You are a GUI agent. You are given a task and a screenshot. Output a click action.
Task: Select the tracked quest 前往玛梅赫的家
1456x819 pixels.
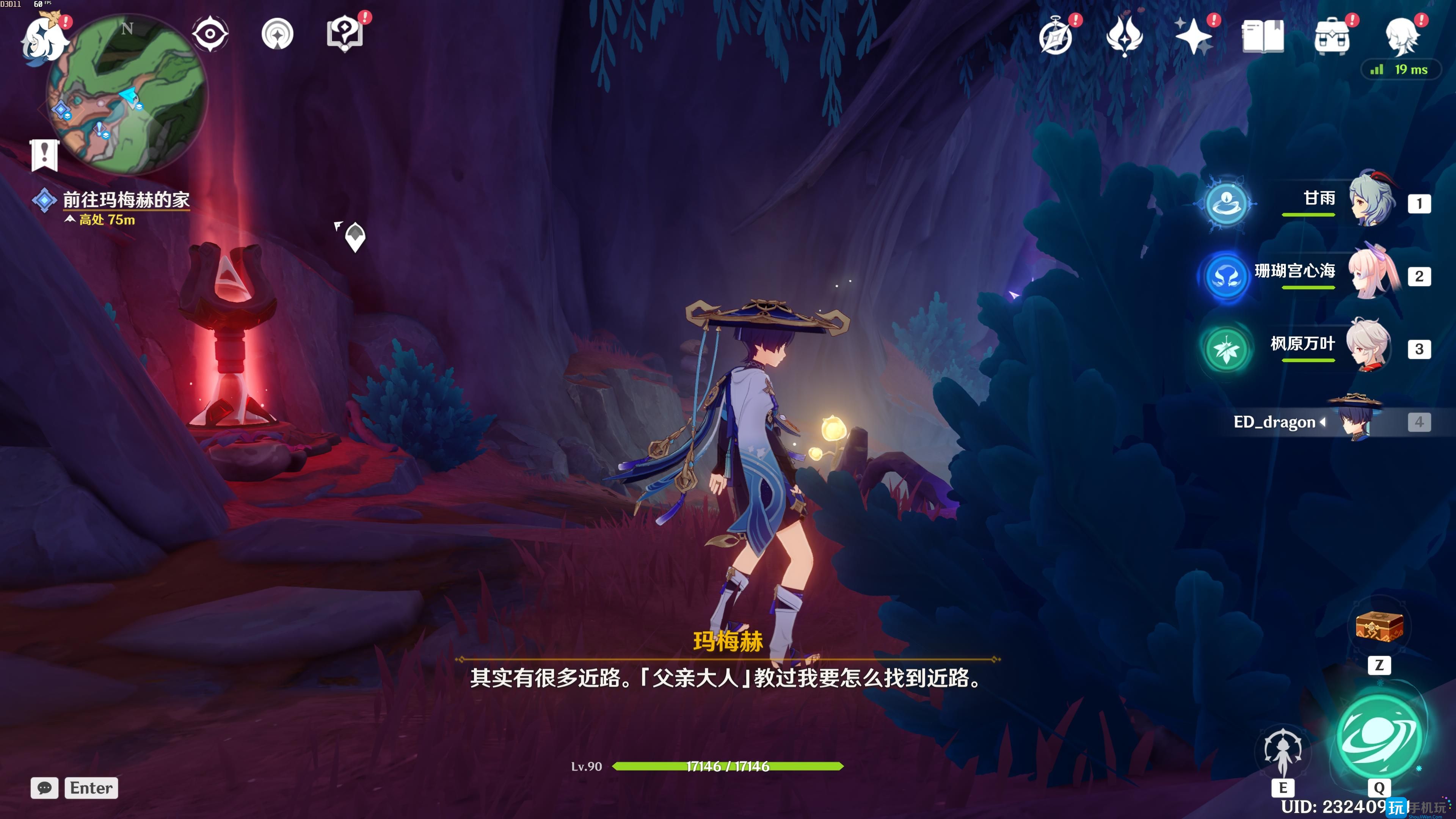(x=126, y=199)
